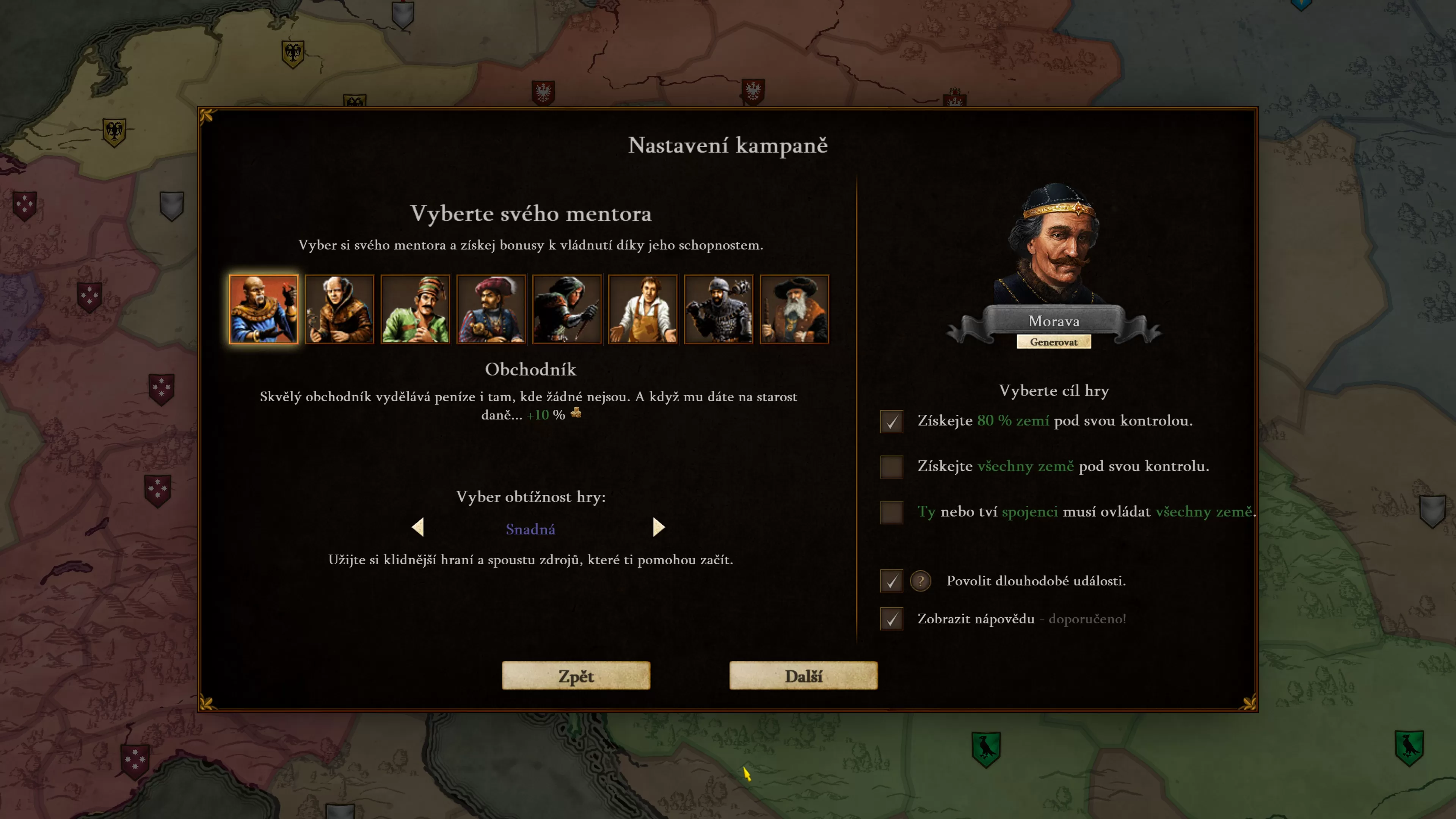Continue with the Další button
The width and height of the screenshot is (1456, 819).
[803, 676]
